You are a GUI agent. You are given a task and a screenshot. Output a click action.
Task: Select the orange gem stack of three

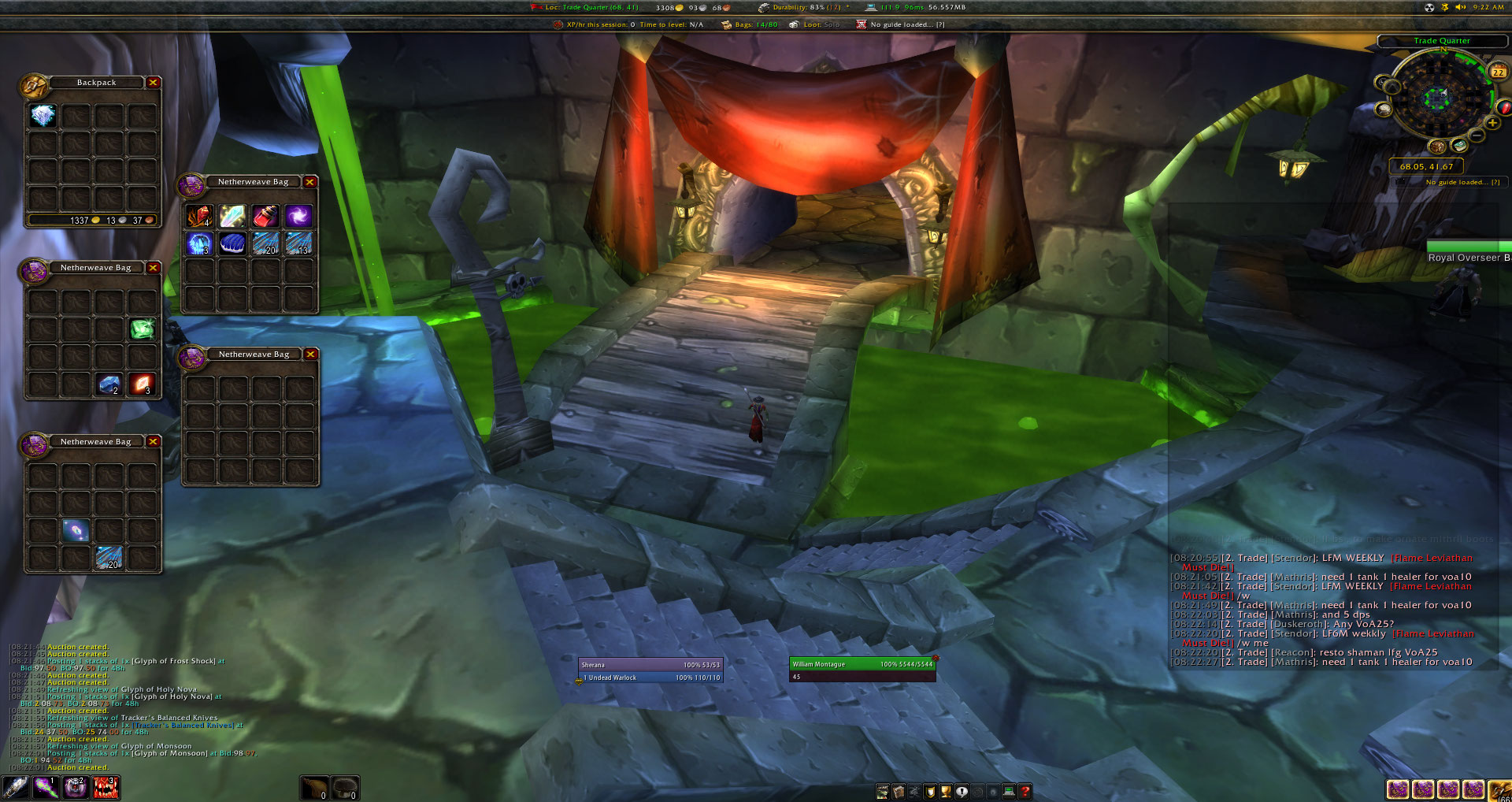[x=143, y=384]
